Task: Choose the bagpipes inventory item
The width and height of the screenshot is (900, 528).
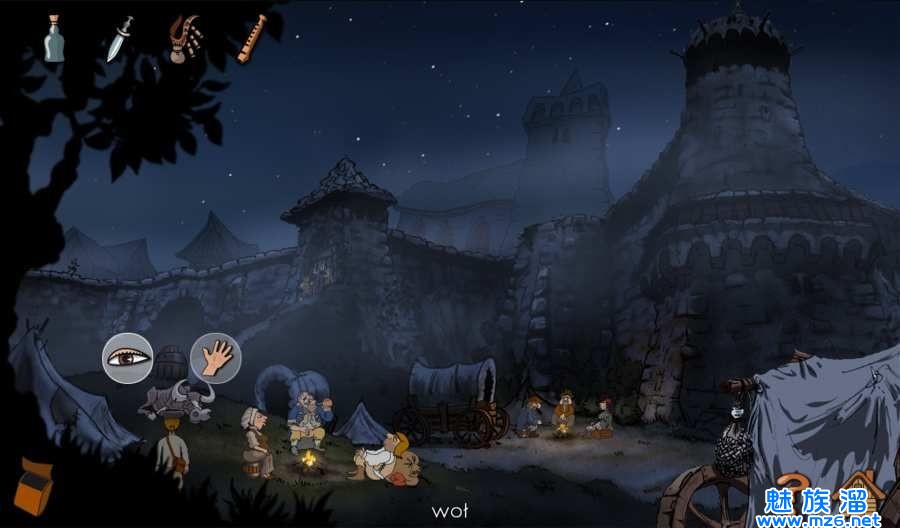Action: pyautogui.click(x=185, y=39)
